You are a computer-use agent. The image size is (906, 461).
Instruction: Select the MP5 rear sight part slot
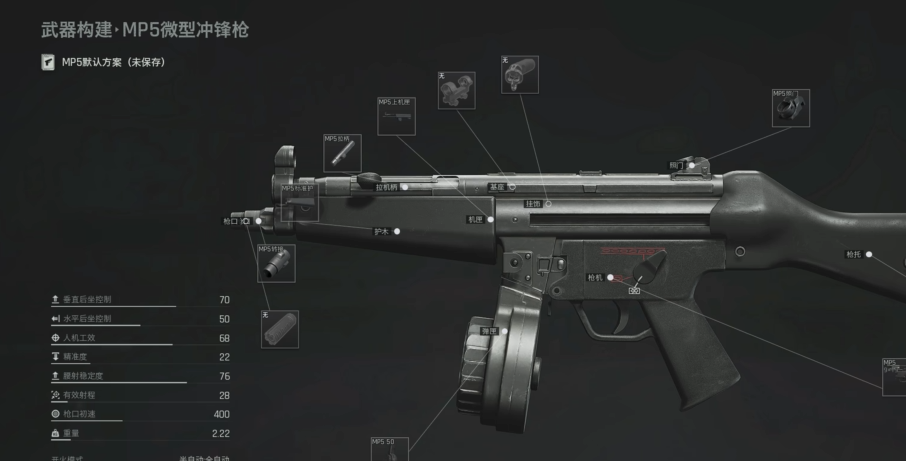pos(790,108)
